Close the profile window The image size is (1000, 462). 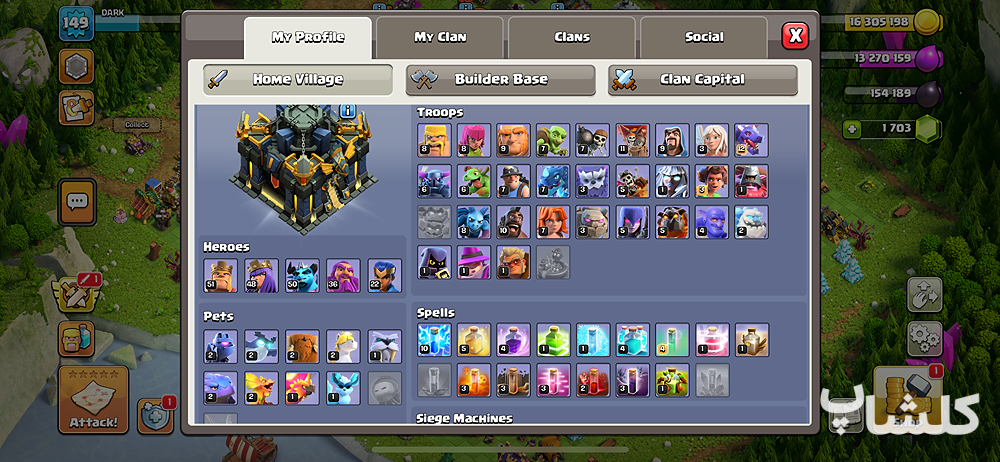pos(796,37)
